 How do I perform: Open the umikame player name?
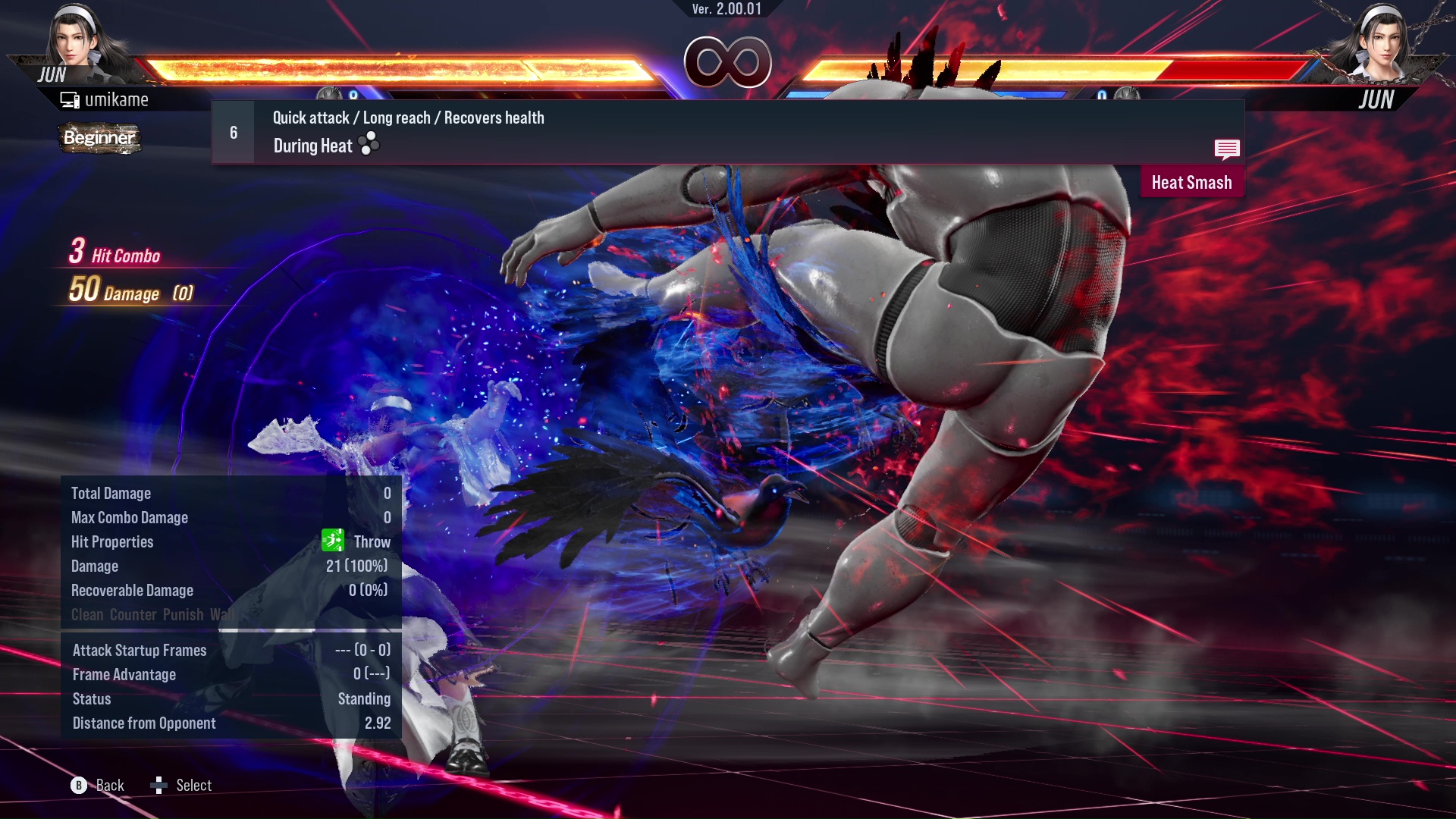(x=118, y=99)
